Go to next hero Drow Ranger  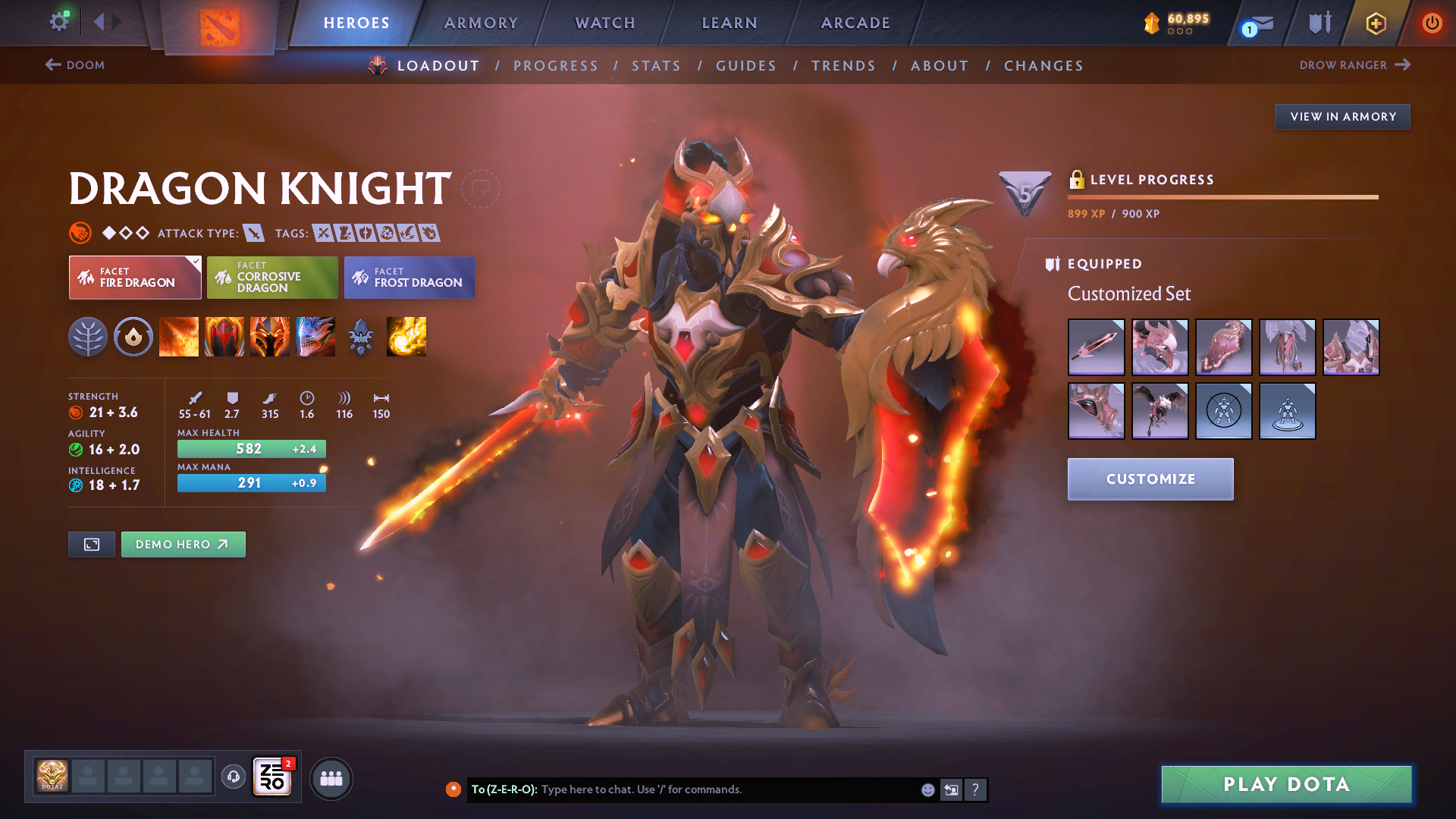coord(1354,65)
